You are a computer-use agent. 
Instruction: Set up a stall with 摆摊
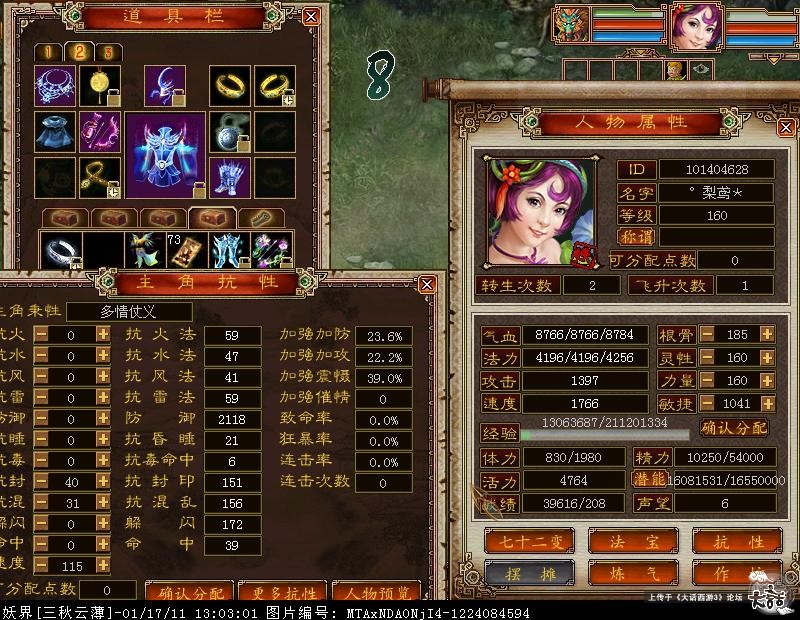(x=529, y=573)
